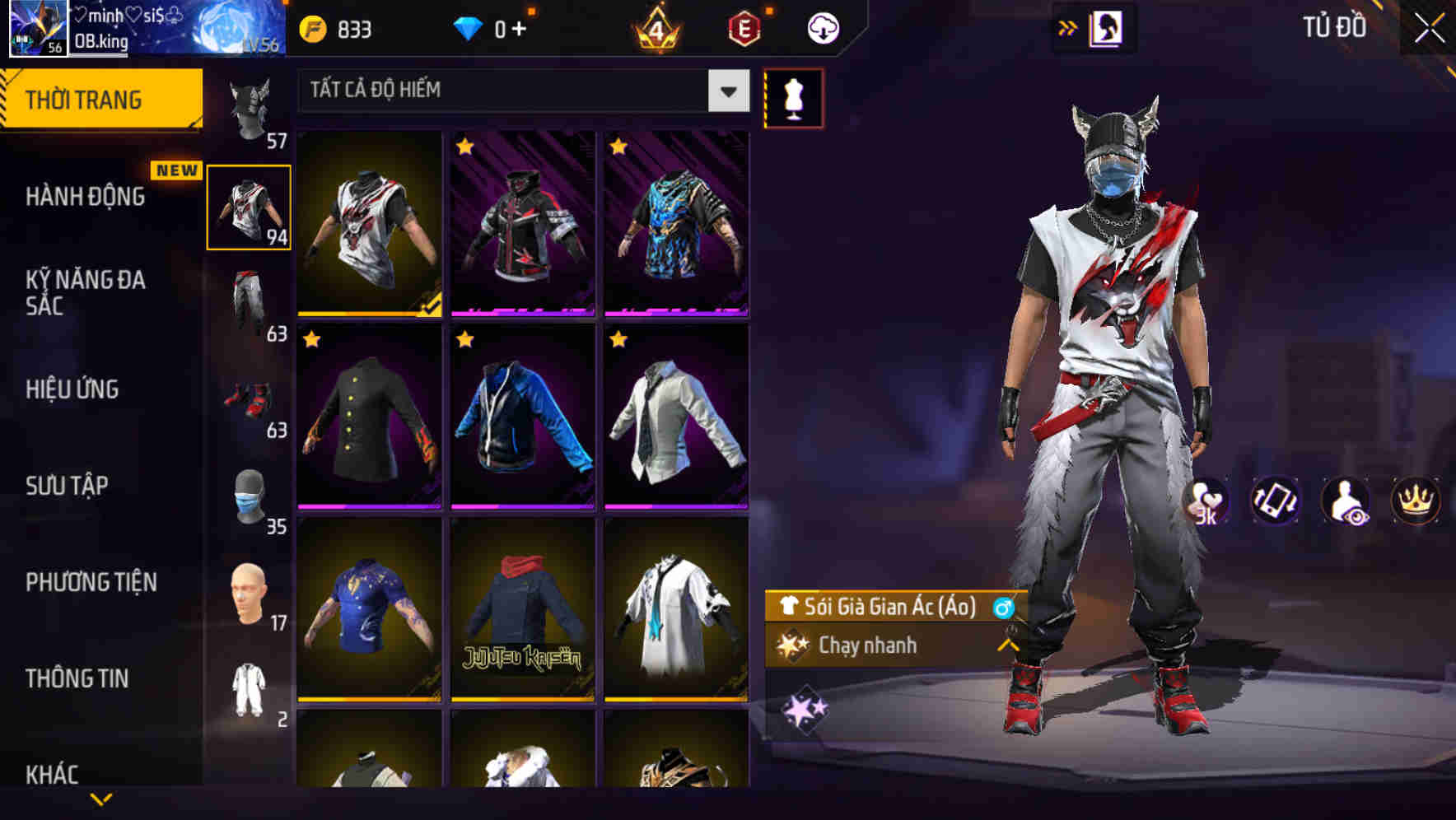Viewport: 1456px width, 820px height.
Task: Select the 'Sói Già Gian Ác (Áo)' item bar
Action: coord(889,608)
